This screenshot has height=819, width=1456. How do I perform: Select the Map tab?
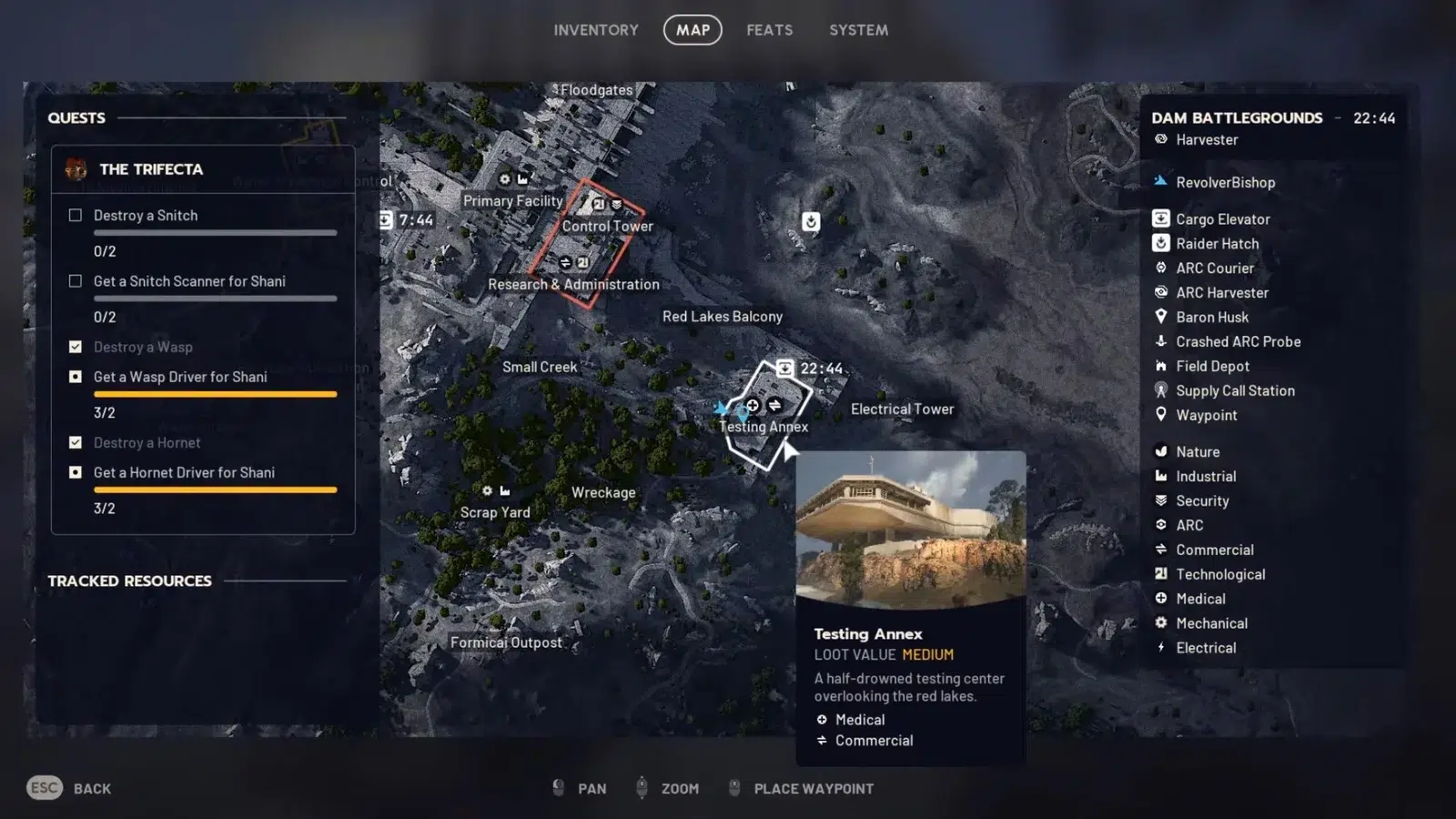(693, 30)
